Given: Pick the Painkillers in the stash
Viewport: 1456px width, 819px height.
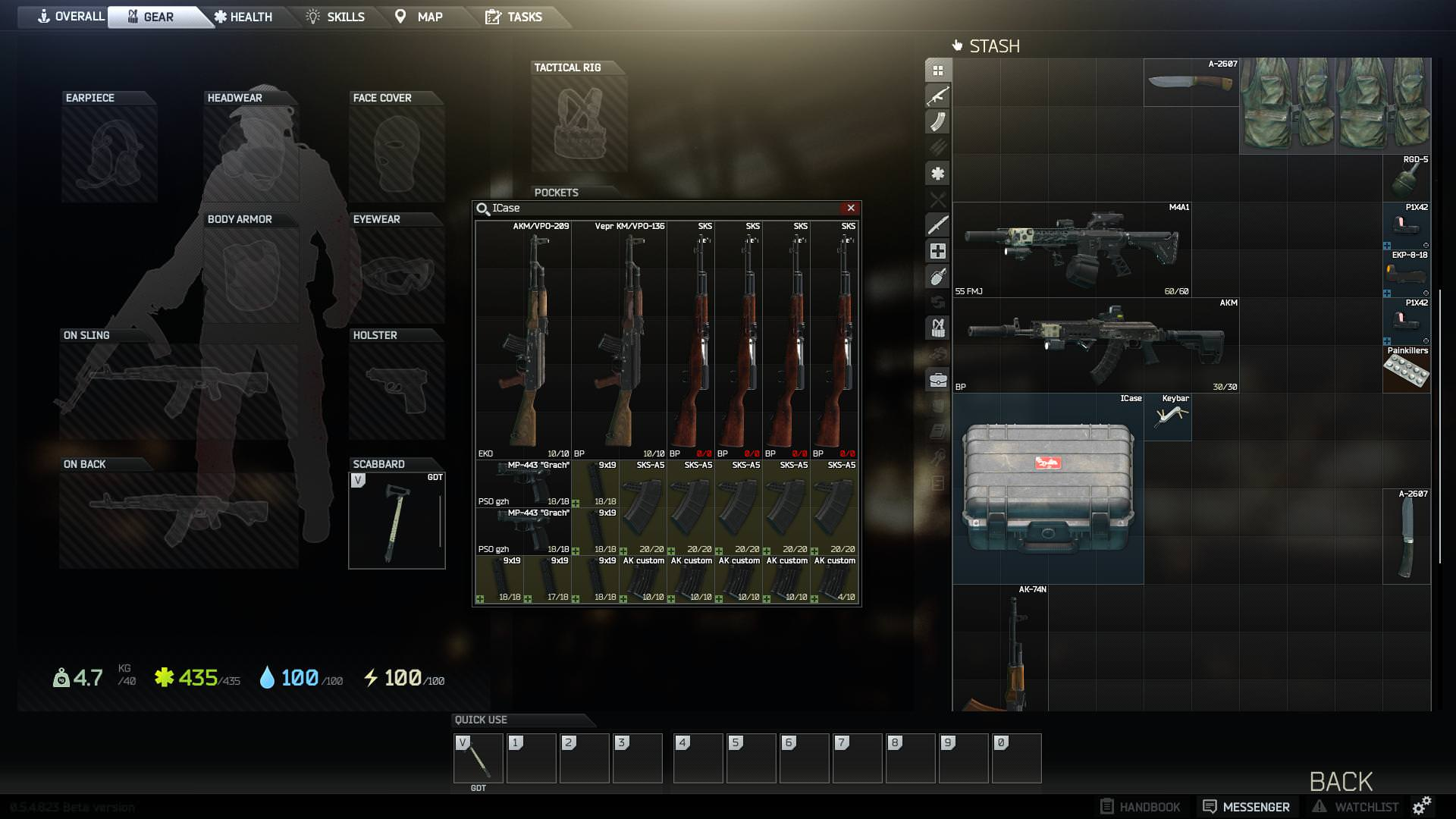Looking at the screenshot, I should click(x=1406, y=369).
